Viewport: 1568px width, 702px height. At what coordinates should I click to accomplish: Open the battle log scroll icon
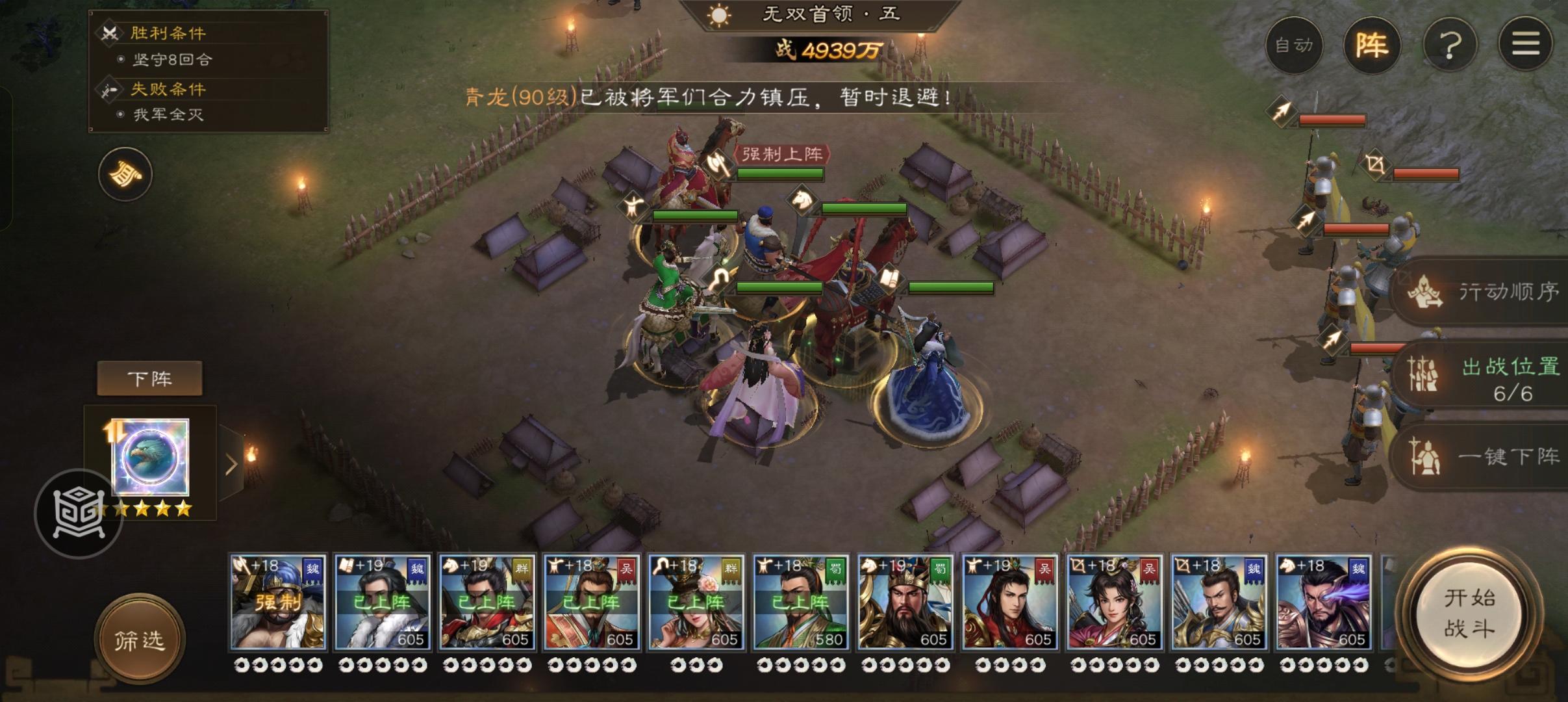click(x=123, y=174)
